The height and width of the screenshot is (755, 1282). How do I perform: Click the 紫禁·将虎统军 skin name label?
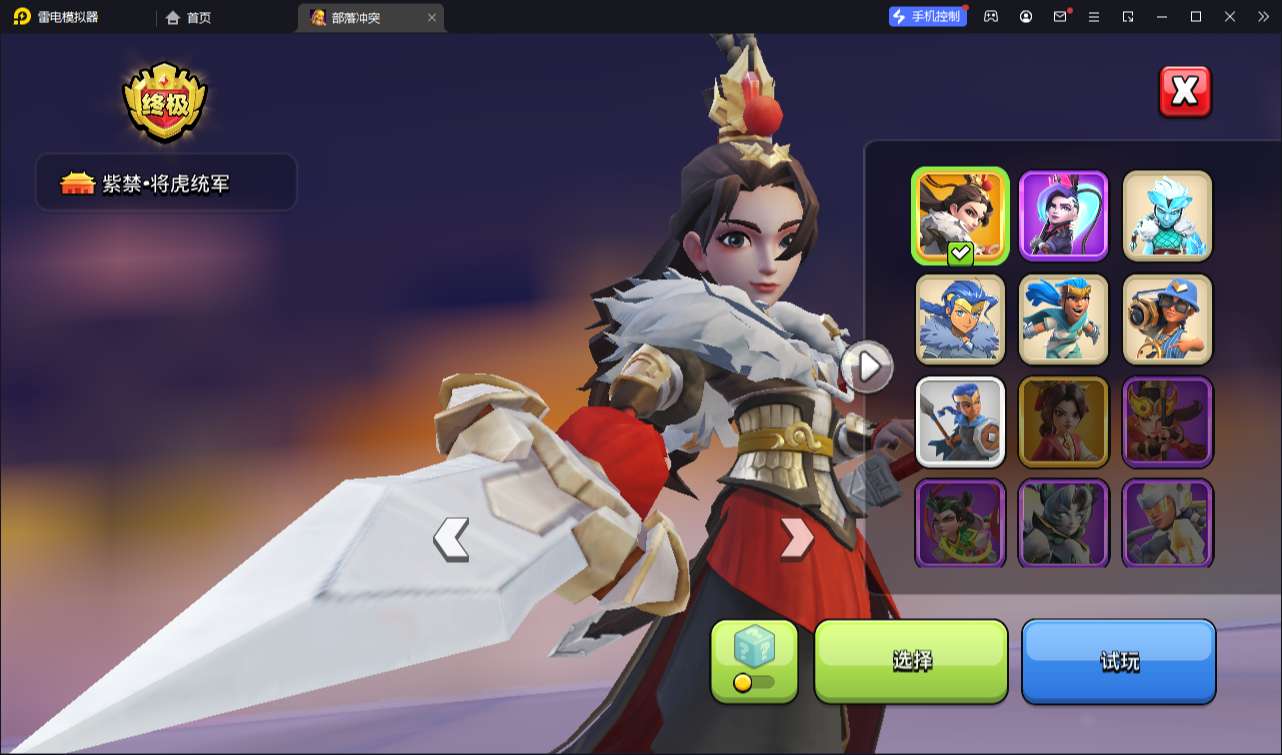pyautogui.click(x=166, y=183)
